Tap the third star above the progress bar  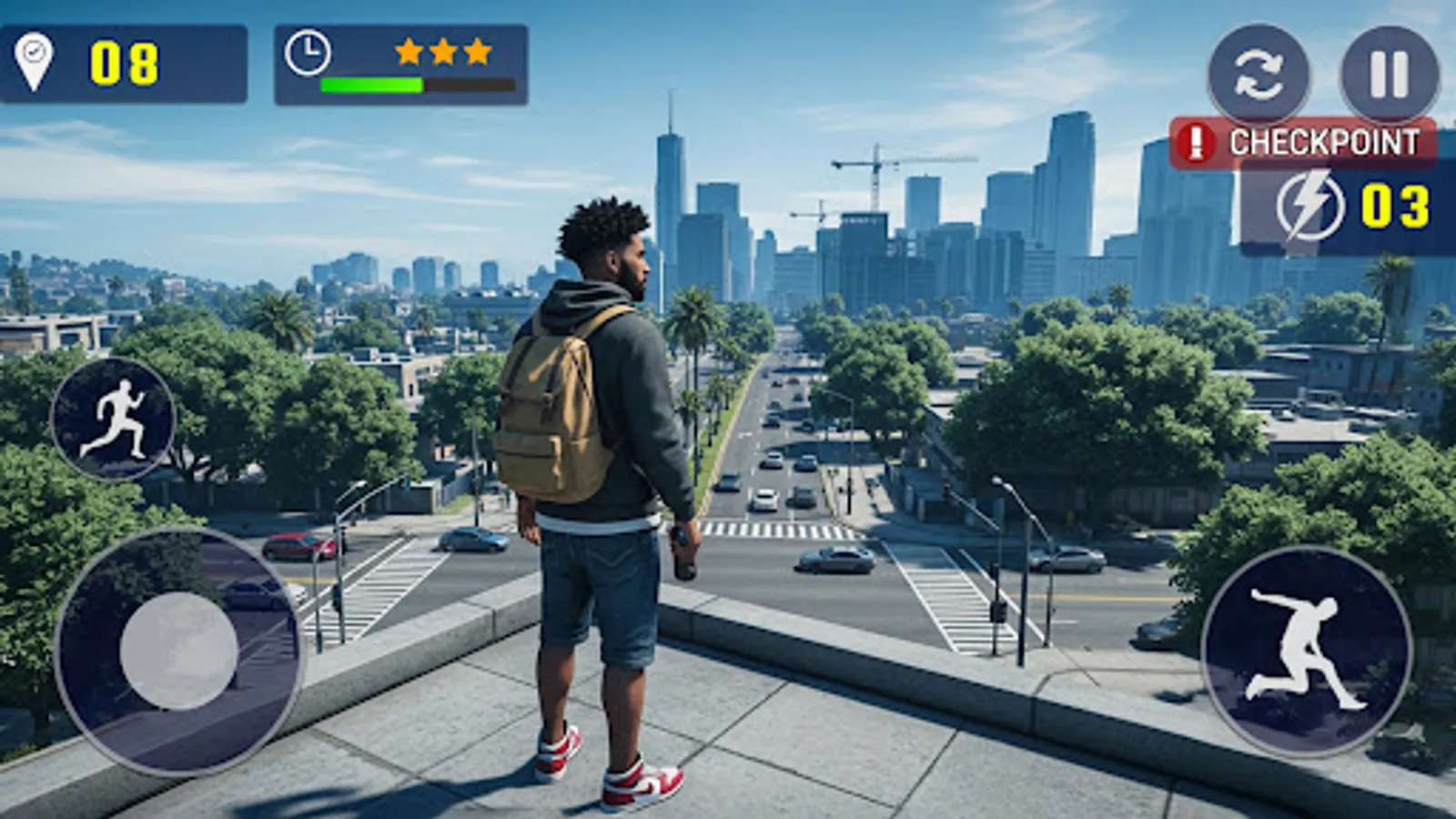(x=478, y=52)
